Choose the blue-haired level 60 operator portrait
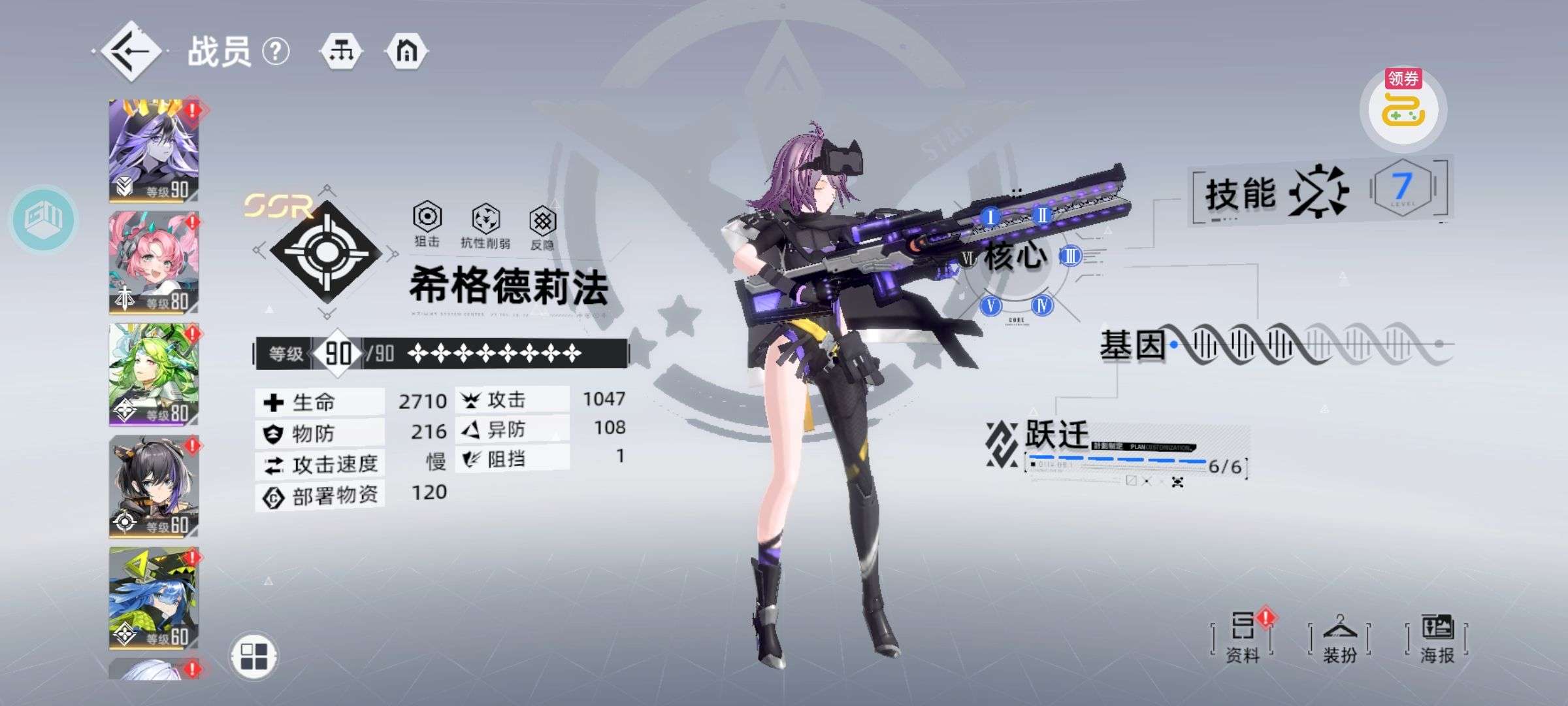The image size is (1568, 706). pos(154,598)
